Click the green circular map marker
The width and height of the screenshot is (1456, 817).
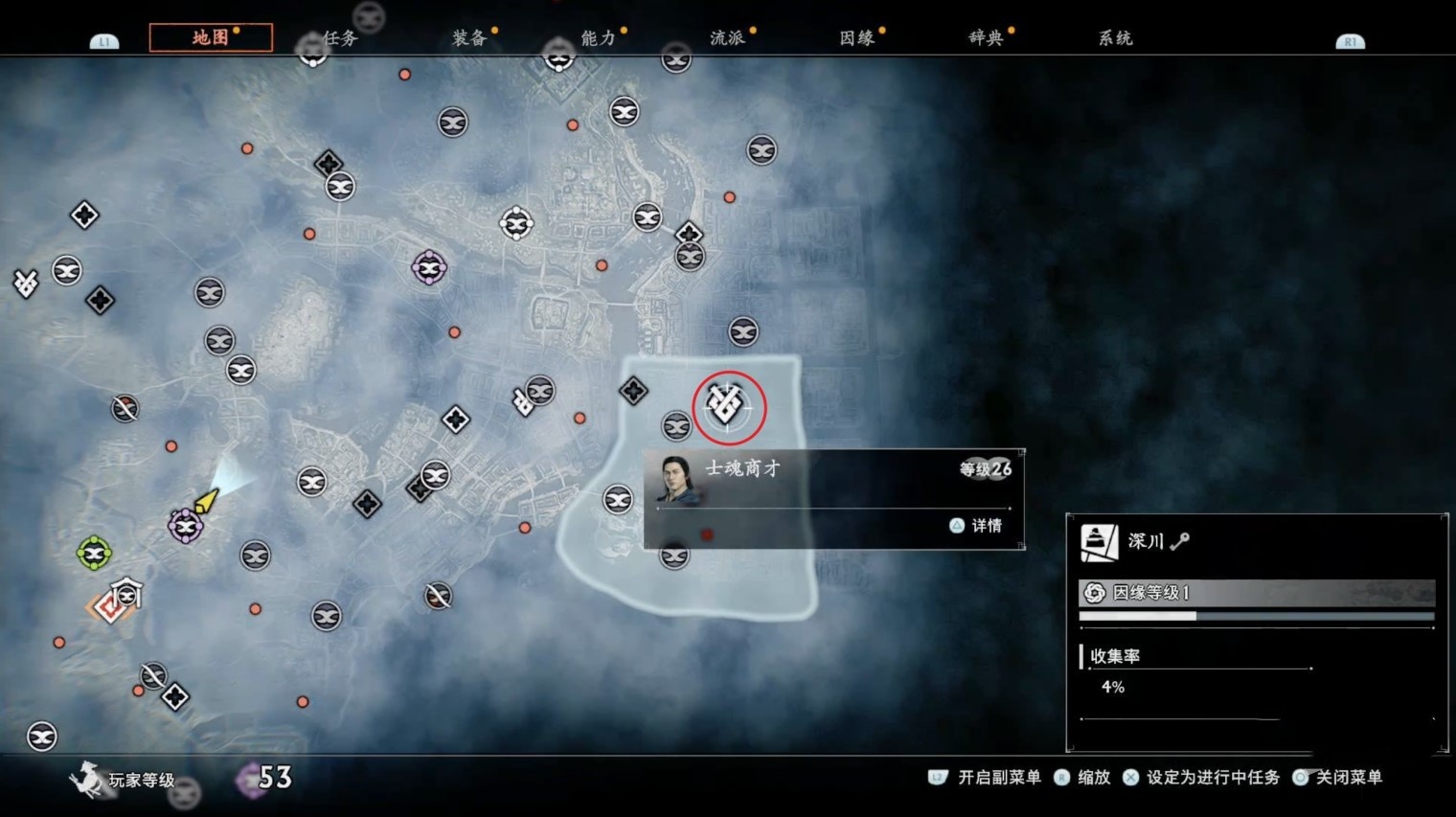(x=94, y=553)
